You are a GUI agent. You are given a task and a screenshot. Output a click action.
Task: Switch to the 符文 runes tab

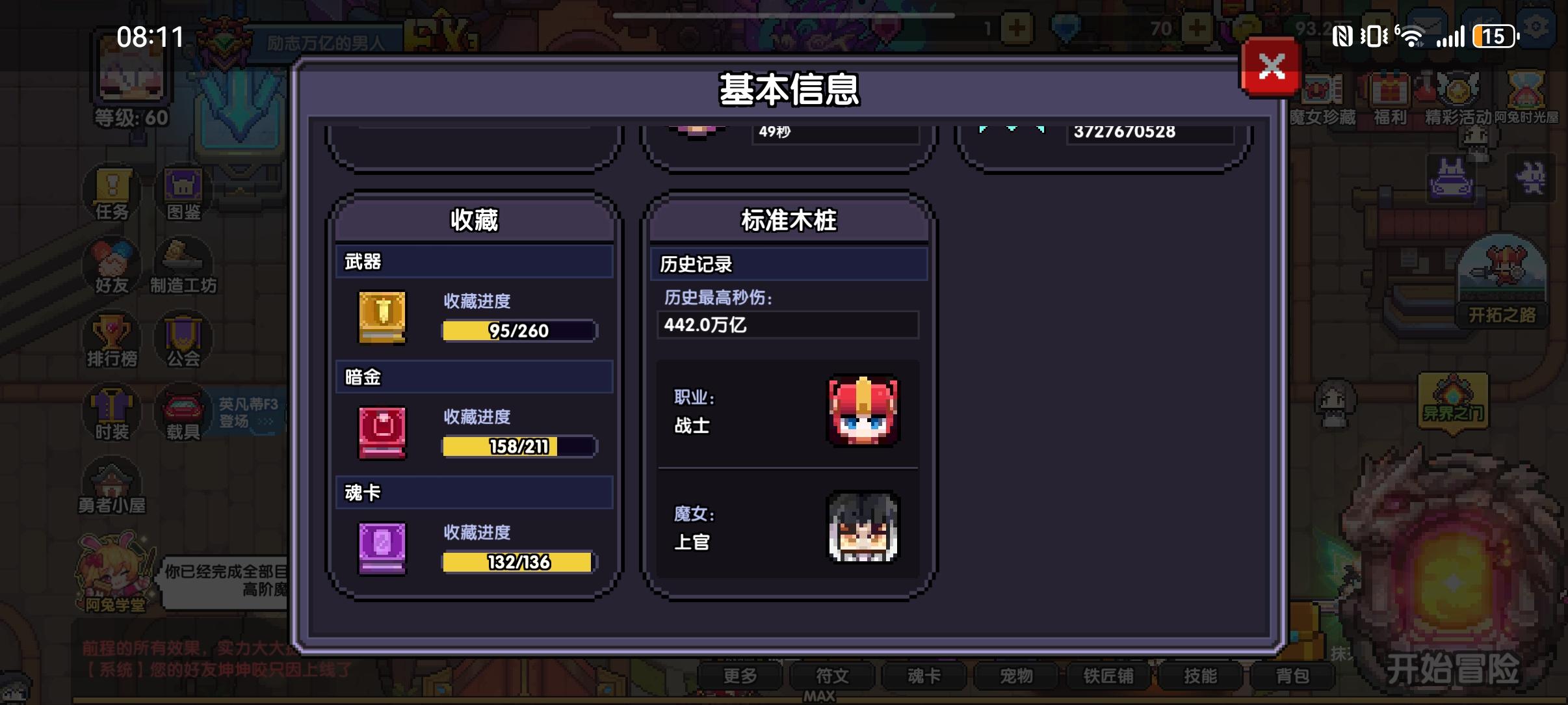[834, 676]
